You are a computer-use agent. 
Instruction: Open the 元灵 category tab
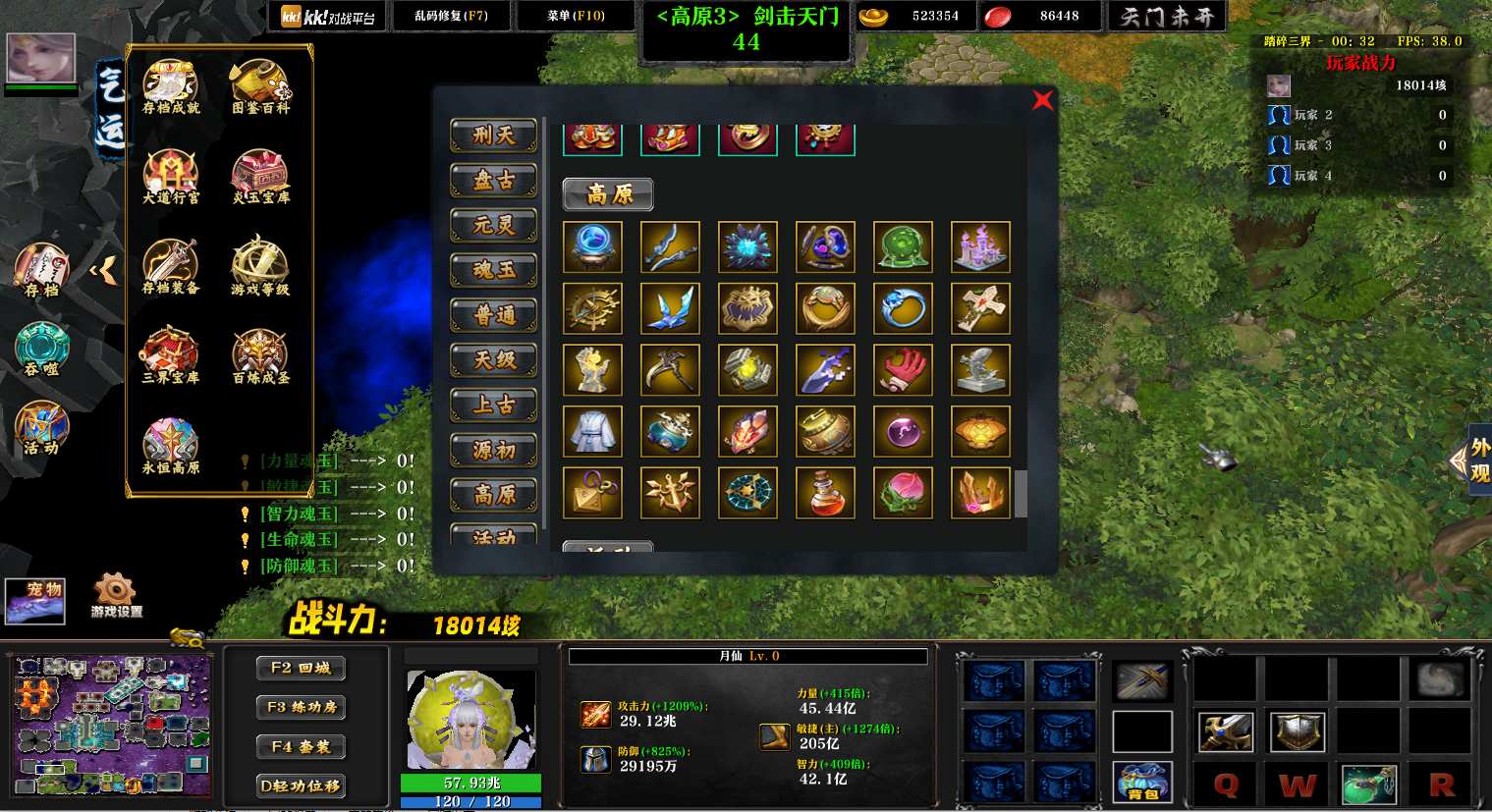(x=493, y=226)
